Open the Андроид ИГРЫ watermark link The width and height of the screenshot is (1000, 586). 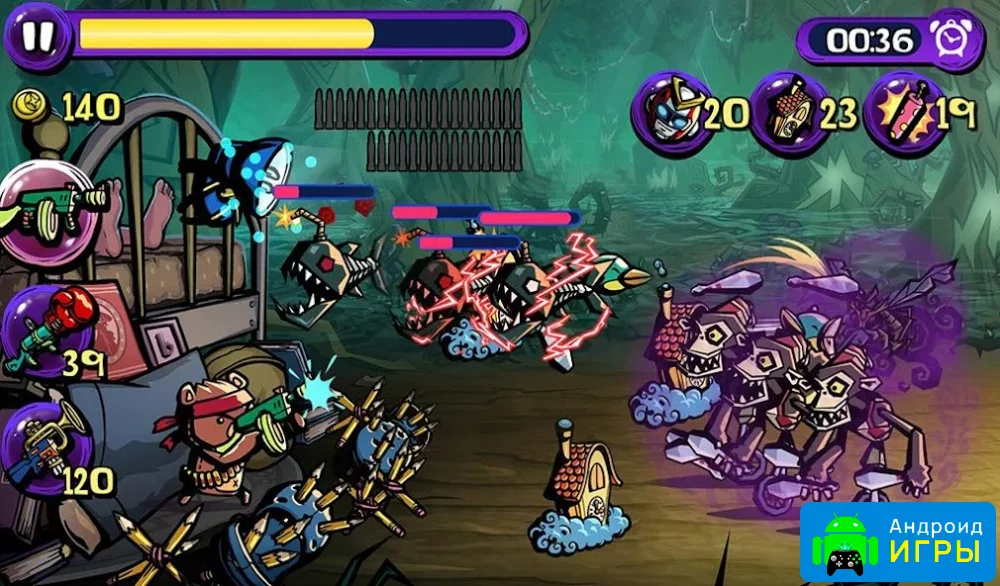[x=897, y=541]
